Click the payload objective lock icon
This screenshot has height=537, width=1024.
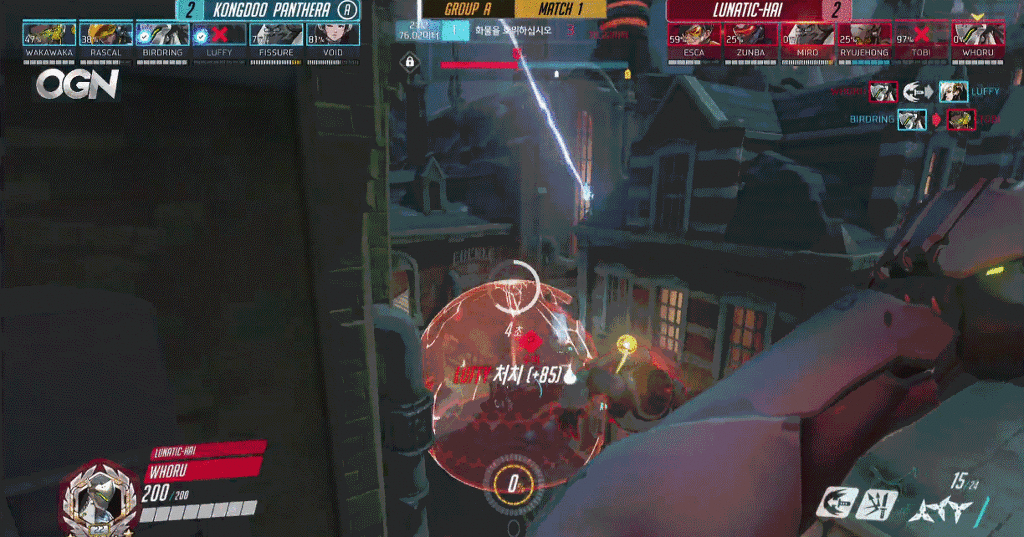(x=410, y=63)
